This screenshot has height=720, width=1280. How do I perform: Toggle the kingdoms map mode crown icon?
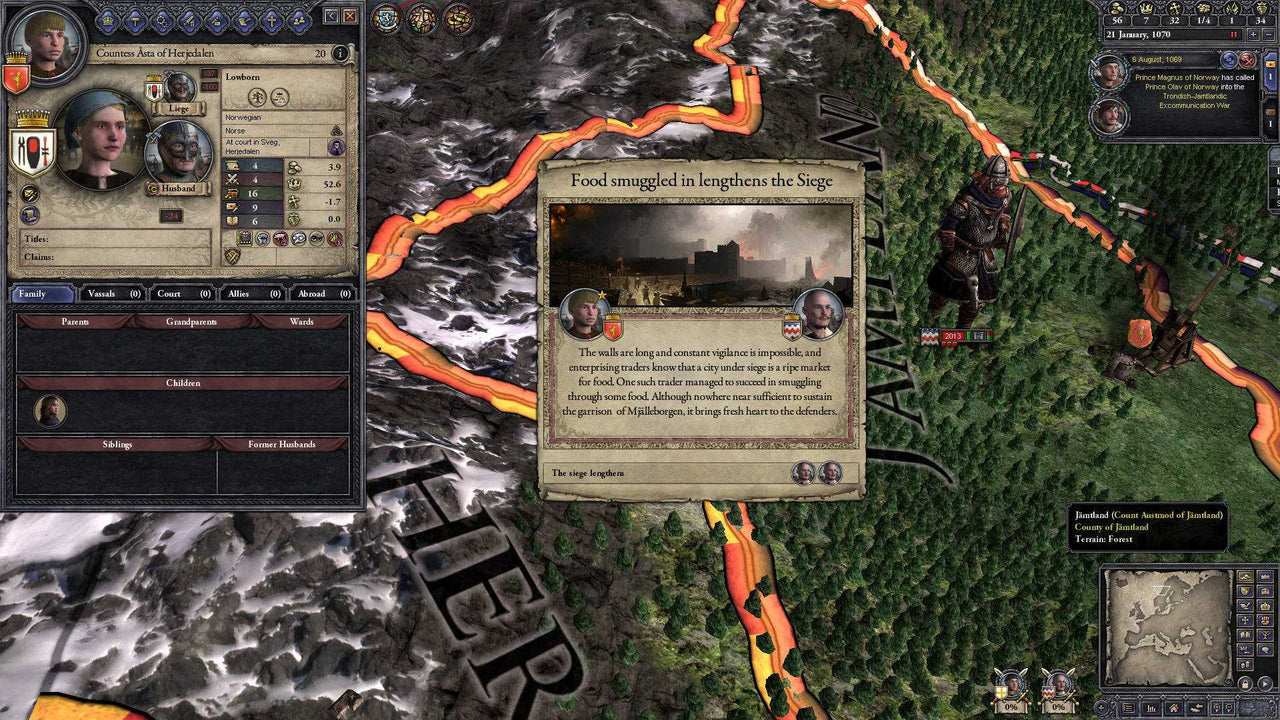1264,591
